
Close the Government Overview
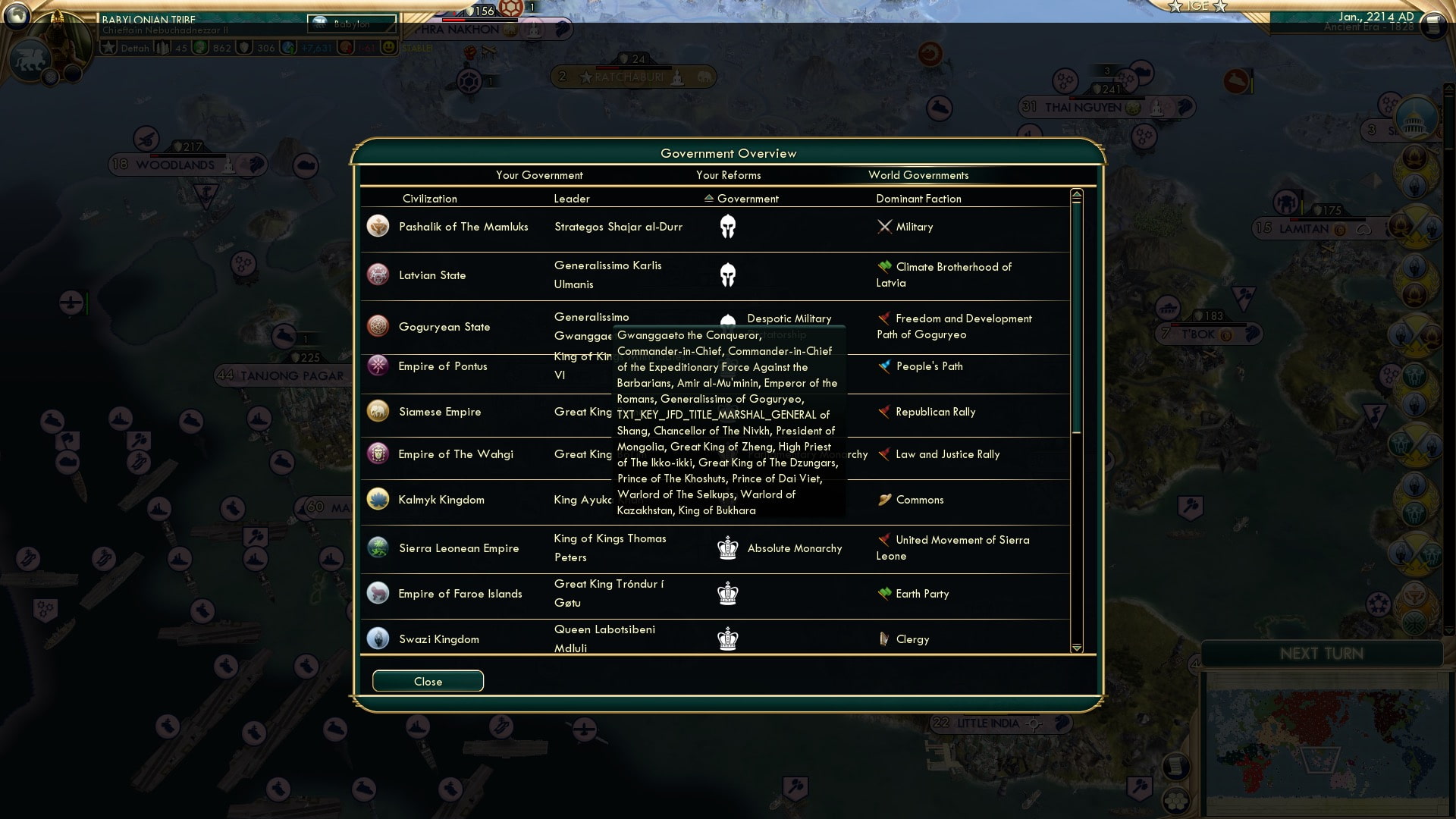tap(427, 680)
